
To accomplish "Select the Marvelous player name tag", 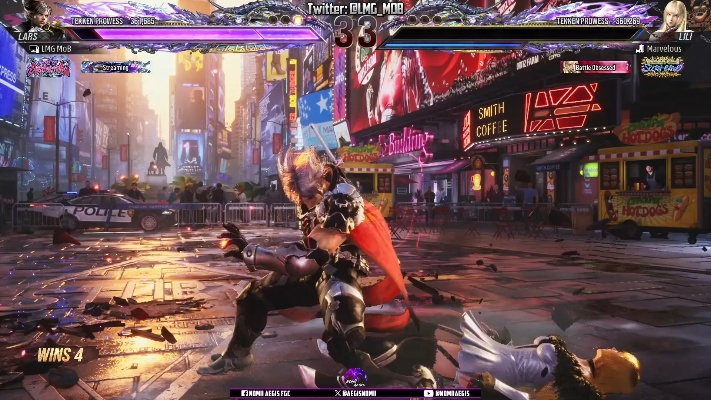I will click(661, 48).
